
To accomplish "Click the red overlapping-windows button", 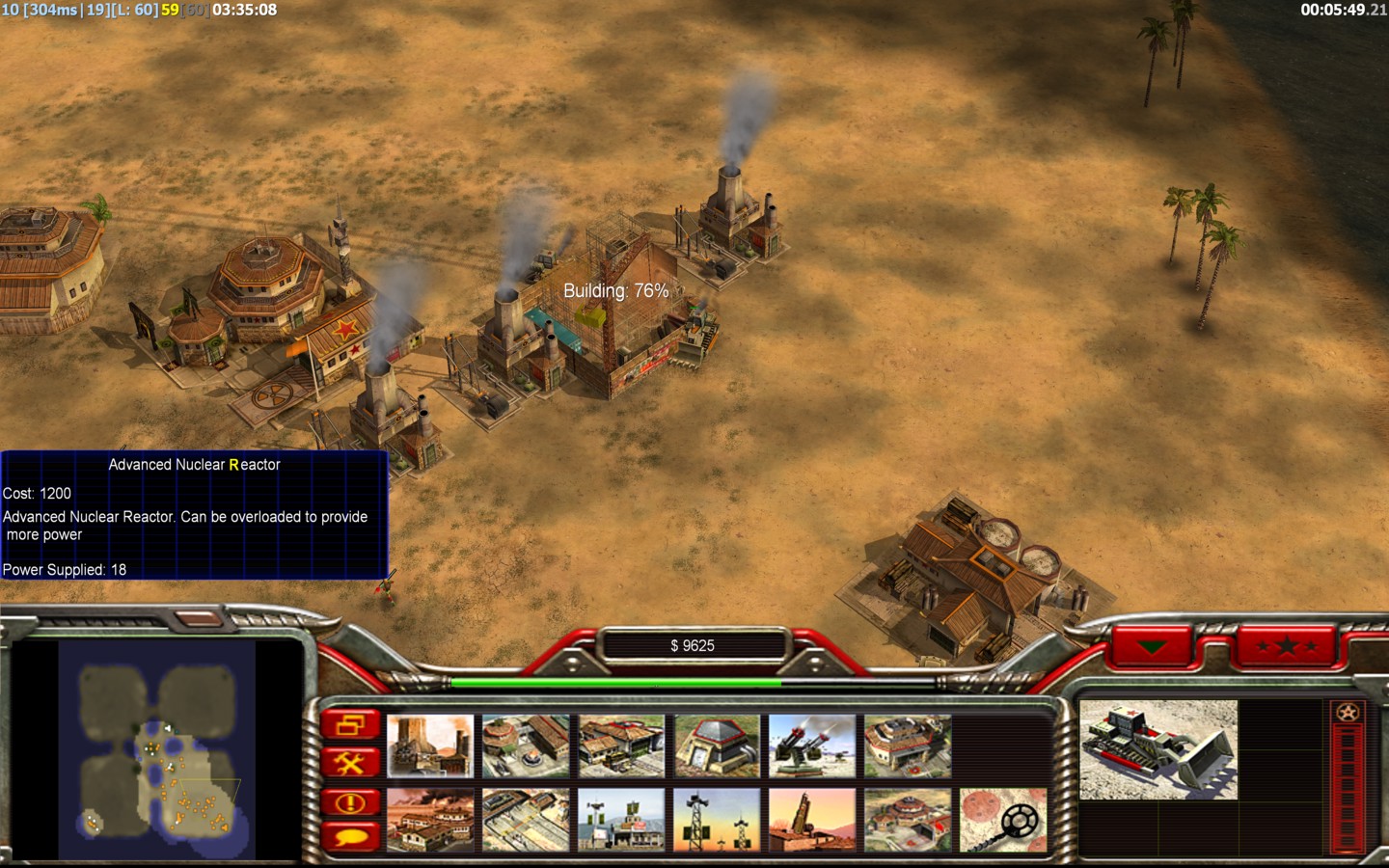I will pyautogui.click(x=350, y=725).
